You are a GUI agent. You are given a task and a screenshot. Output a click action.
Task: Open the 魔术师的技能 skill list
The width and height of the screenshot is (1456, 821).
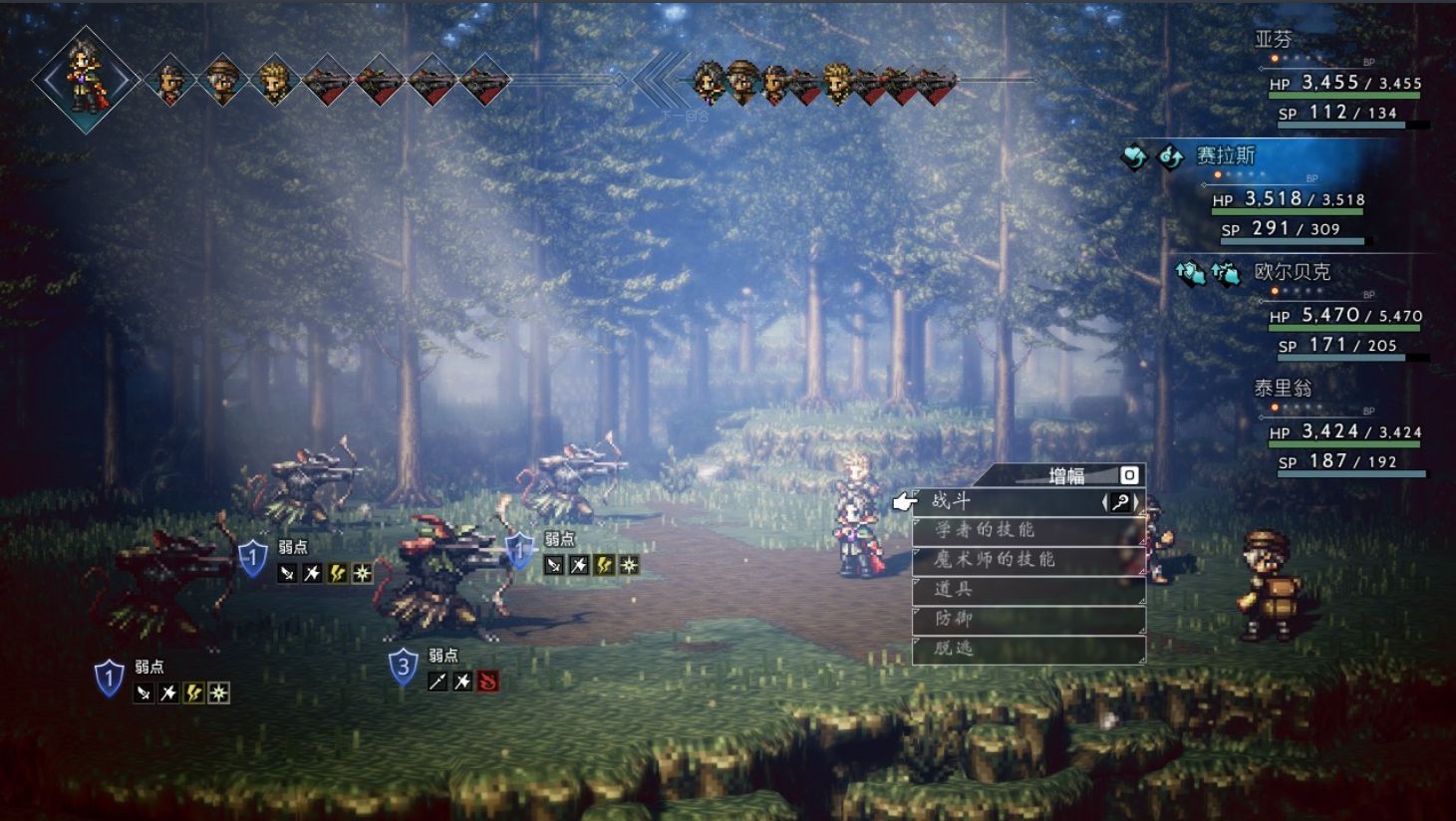pos(1026,560)
